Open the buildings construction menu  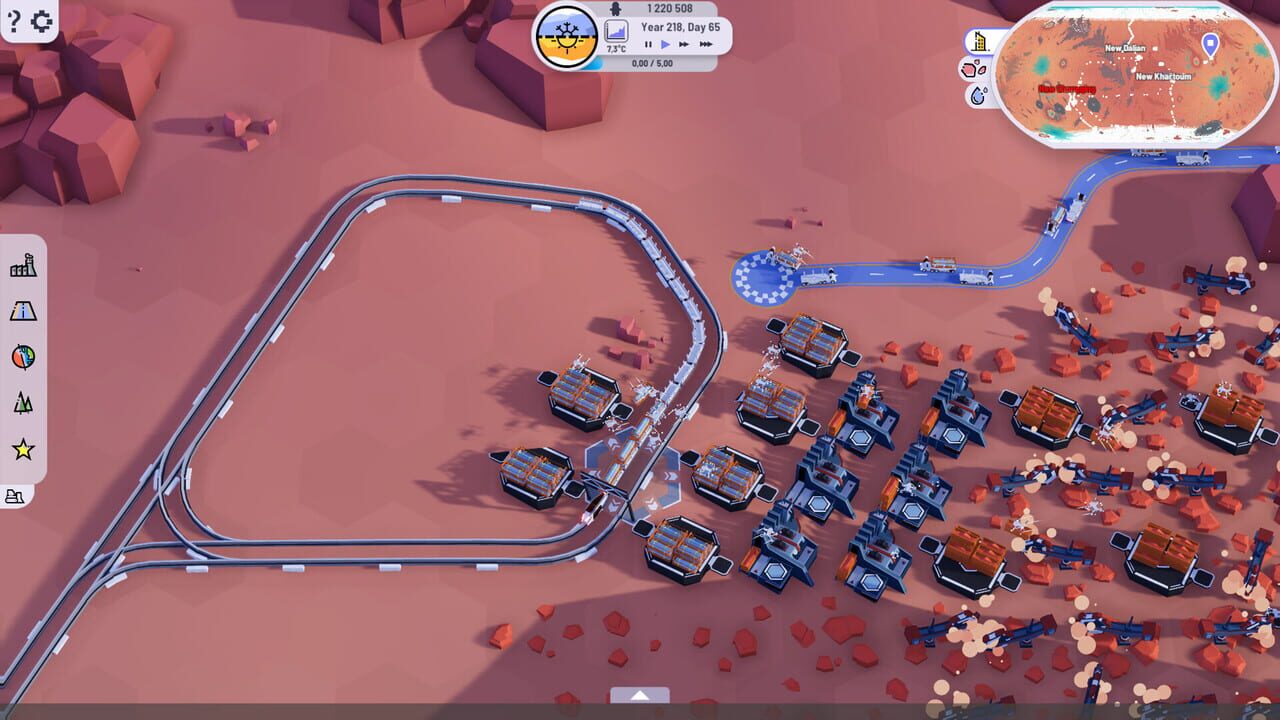[x=22, y=270]
